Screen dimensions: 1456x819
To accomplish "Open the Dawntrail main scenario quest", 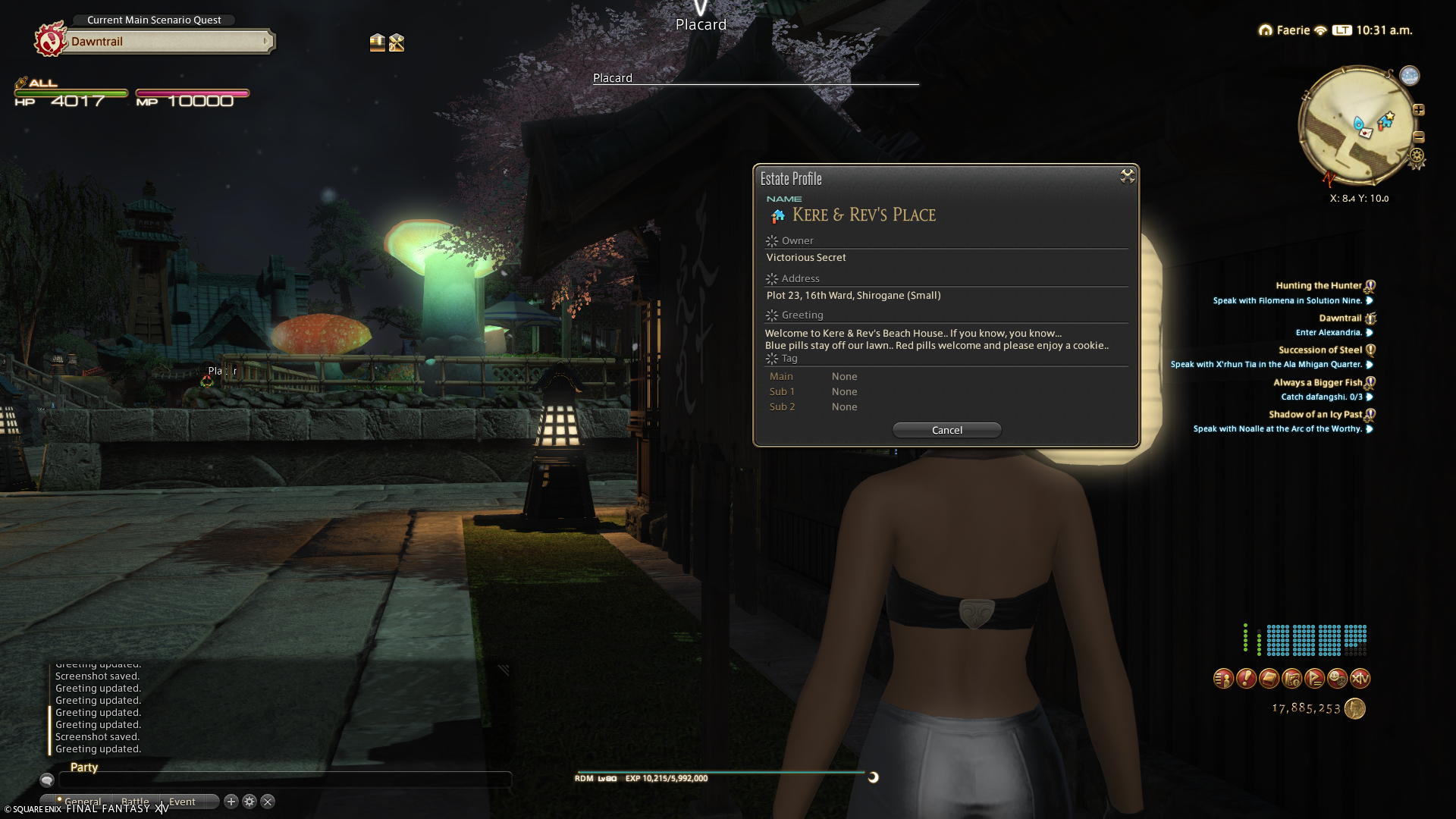I will pyautogui.click(x=167, y=42).
